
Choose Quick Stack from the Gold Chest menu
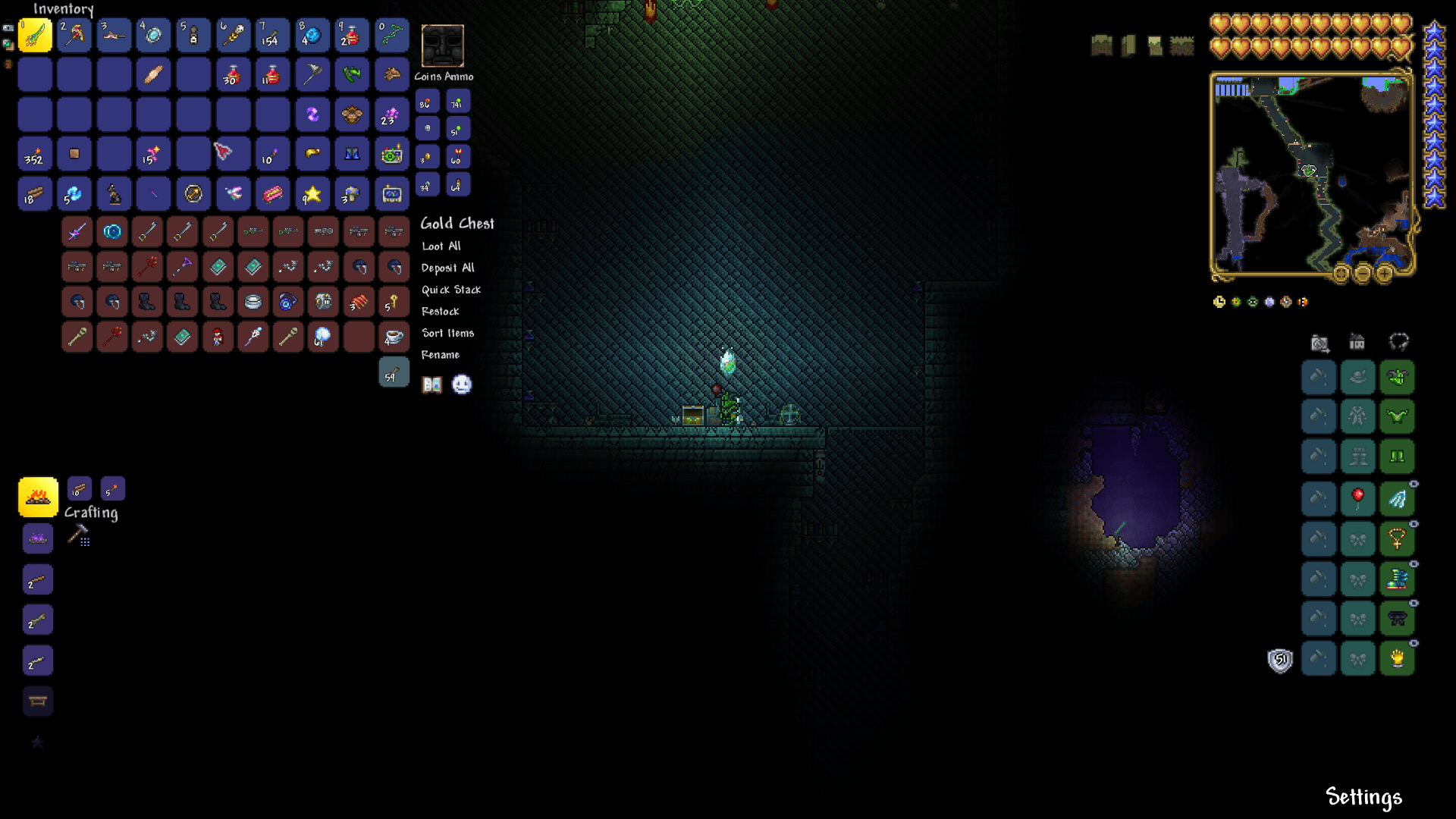point(451,289)
